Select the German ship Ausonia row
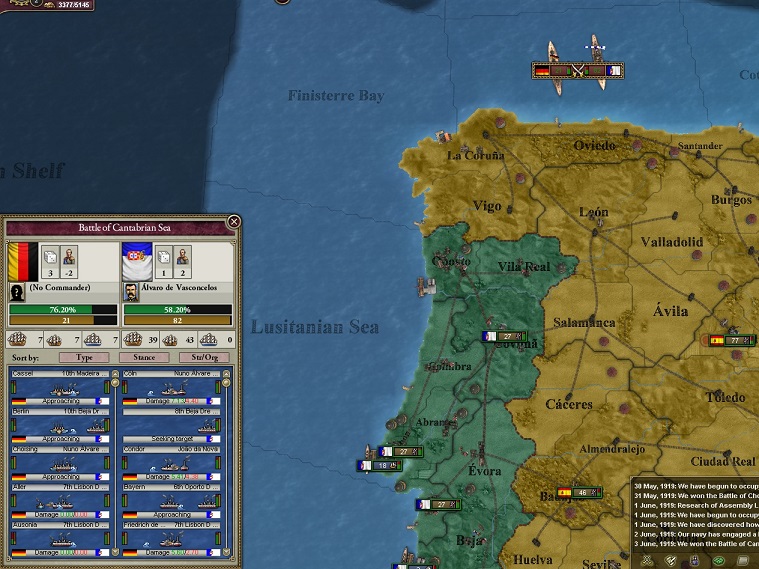The height and width of the screenshot is (569, 759). pos(60,539)
